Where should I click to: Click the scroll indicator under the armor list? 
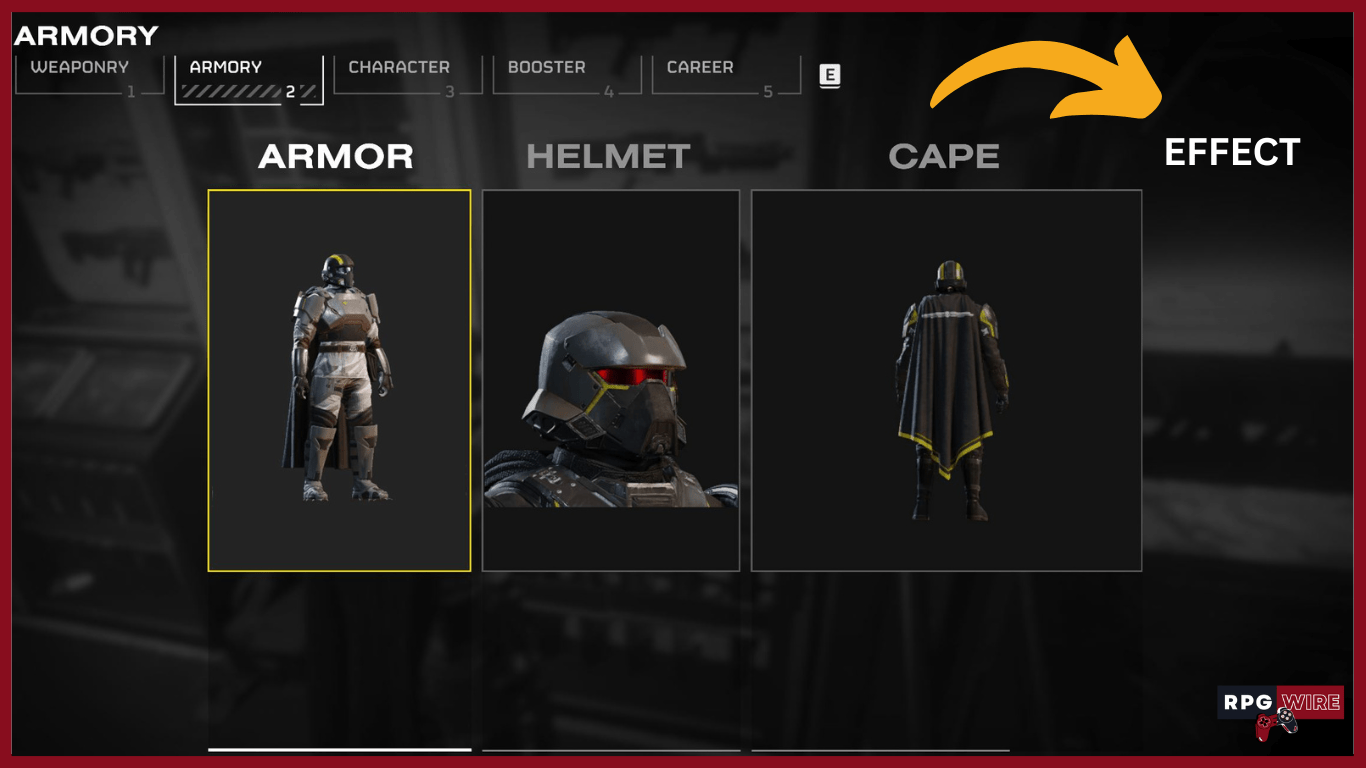[x=340, y=750]
